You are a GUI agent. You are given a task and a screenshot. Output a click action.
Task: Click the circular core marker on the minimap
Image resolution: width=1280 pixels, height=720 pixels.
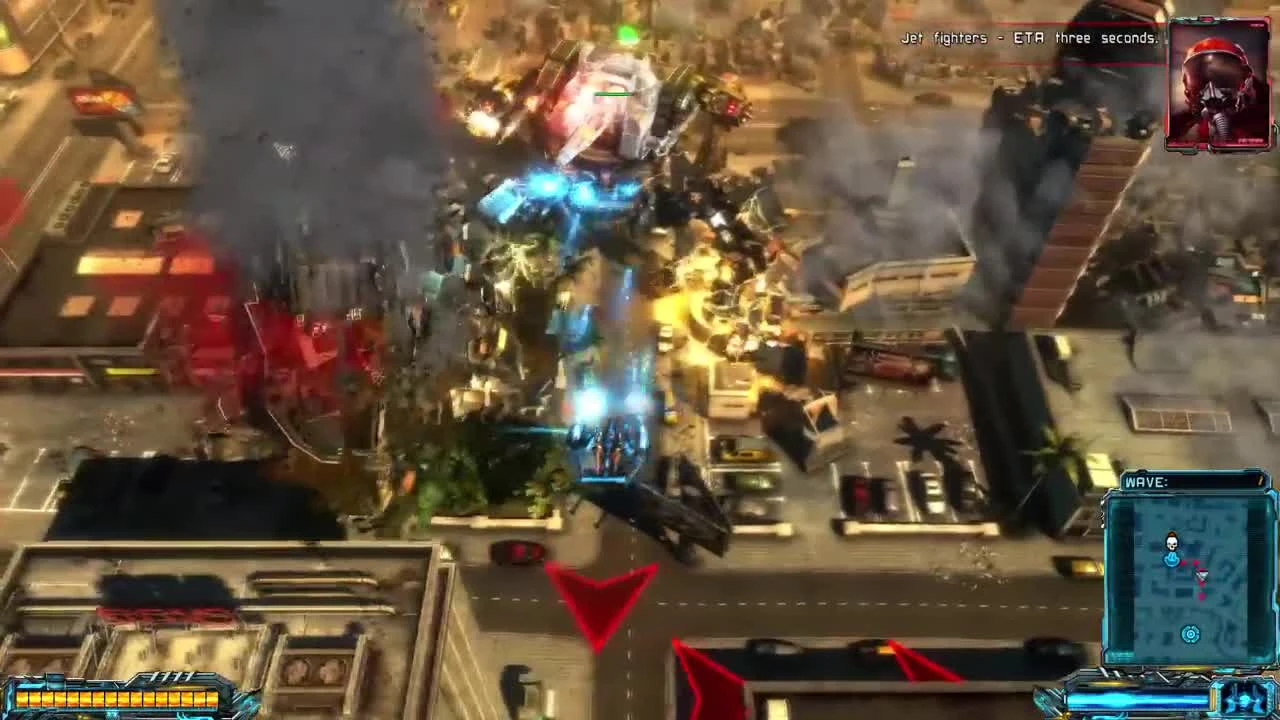tap(1189, 632)
